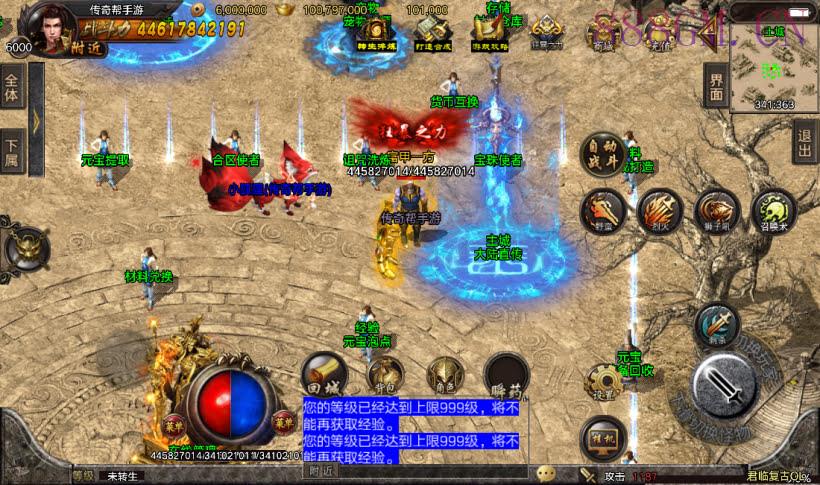
Task: Activate the 狮子吼 lion roar skill
Action: coord(717,211)
